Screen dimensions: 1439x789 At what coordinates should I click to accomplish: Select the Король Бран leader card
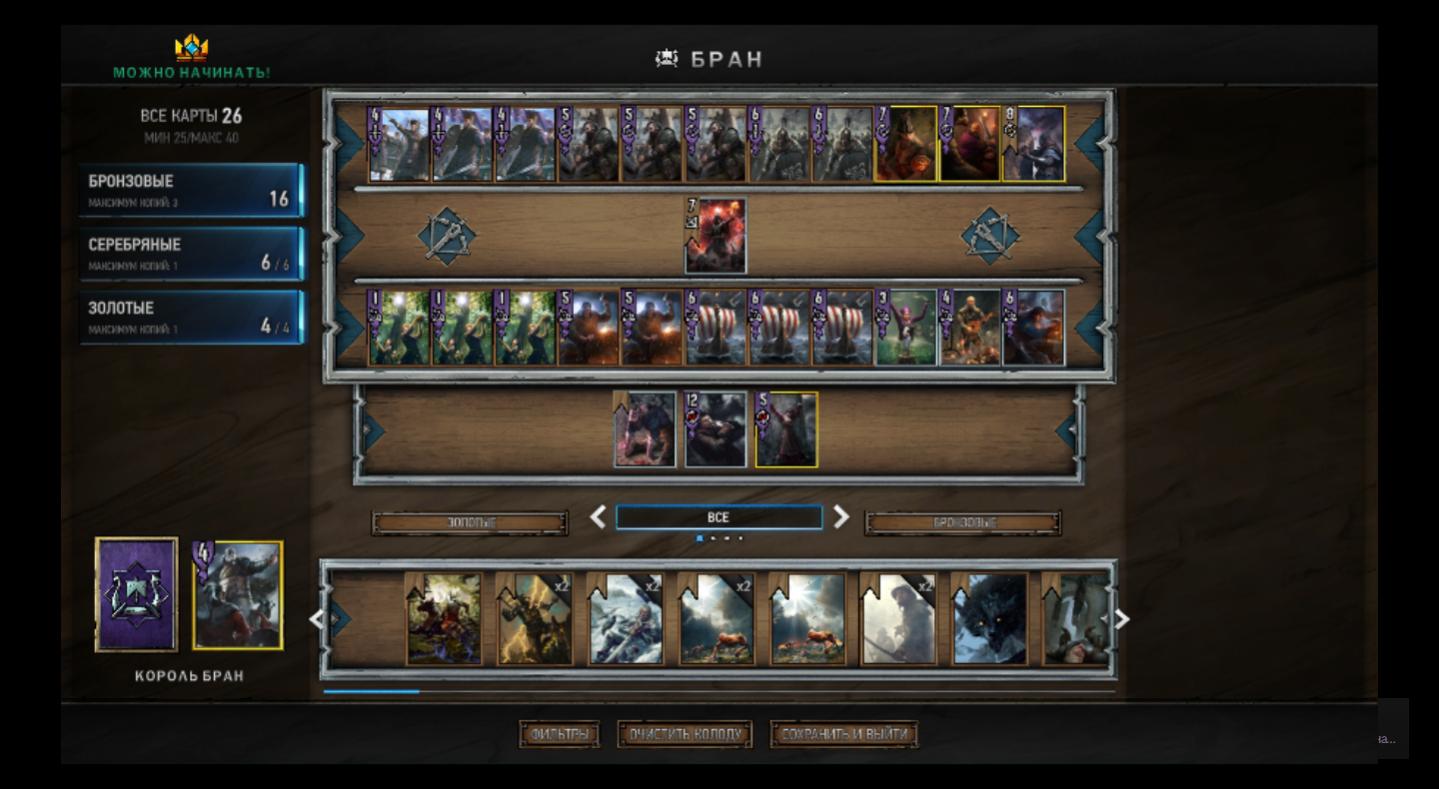(238, 596)
